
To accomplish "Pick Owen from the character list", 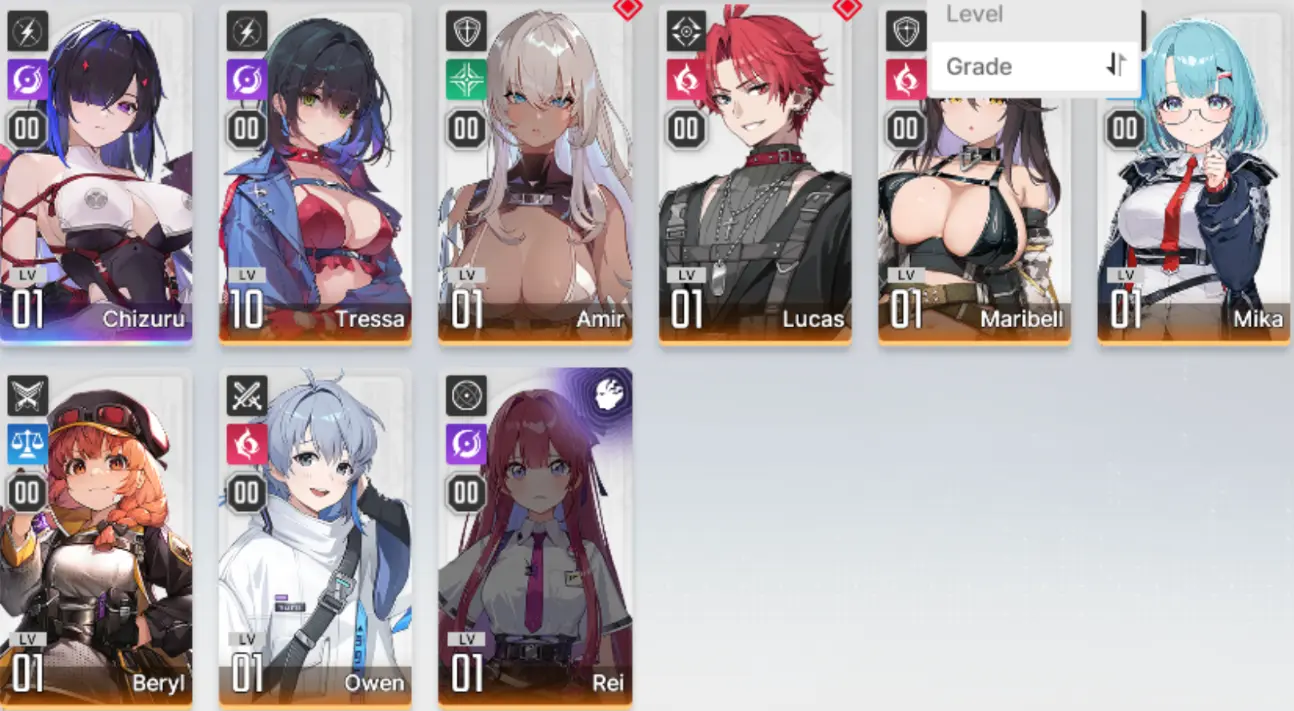I will [x=315, y=540].
